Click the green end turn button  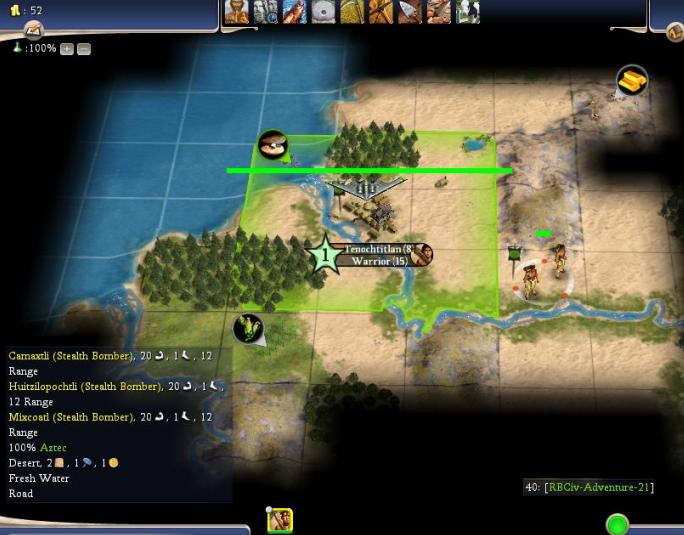617,524
